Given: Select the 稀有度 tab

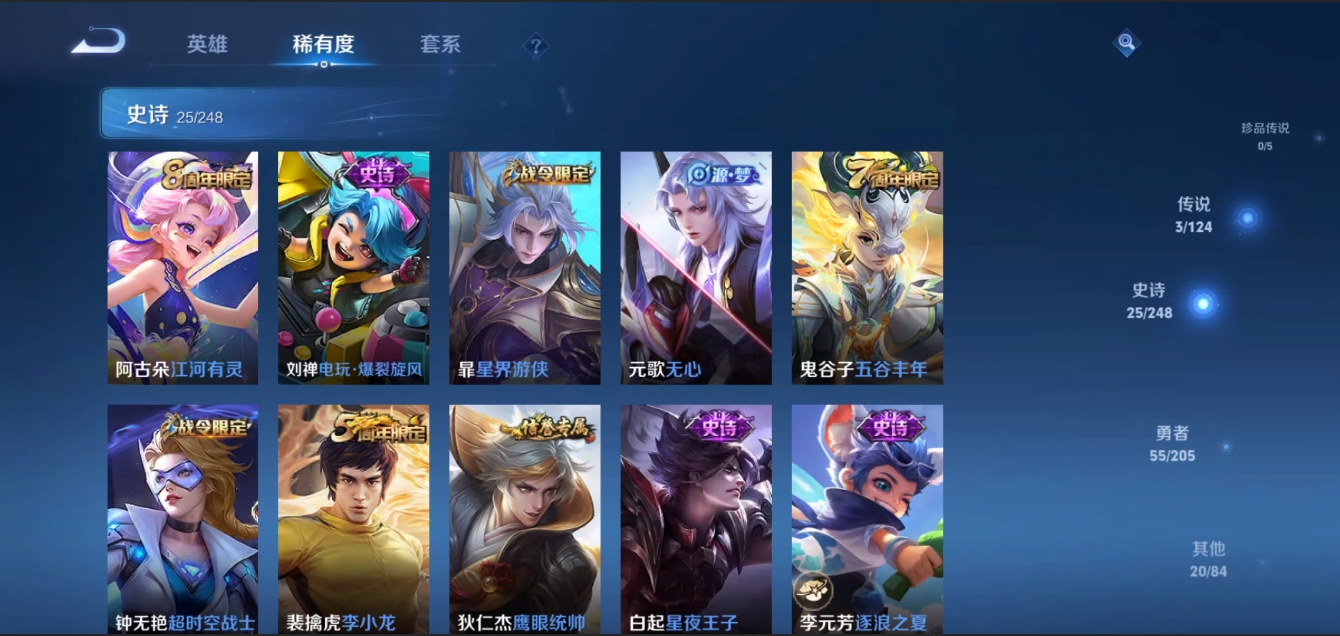Looking at the screenshot, I should (323, 44).
